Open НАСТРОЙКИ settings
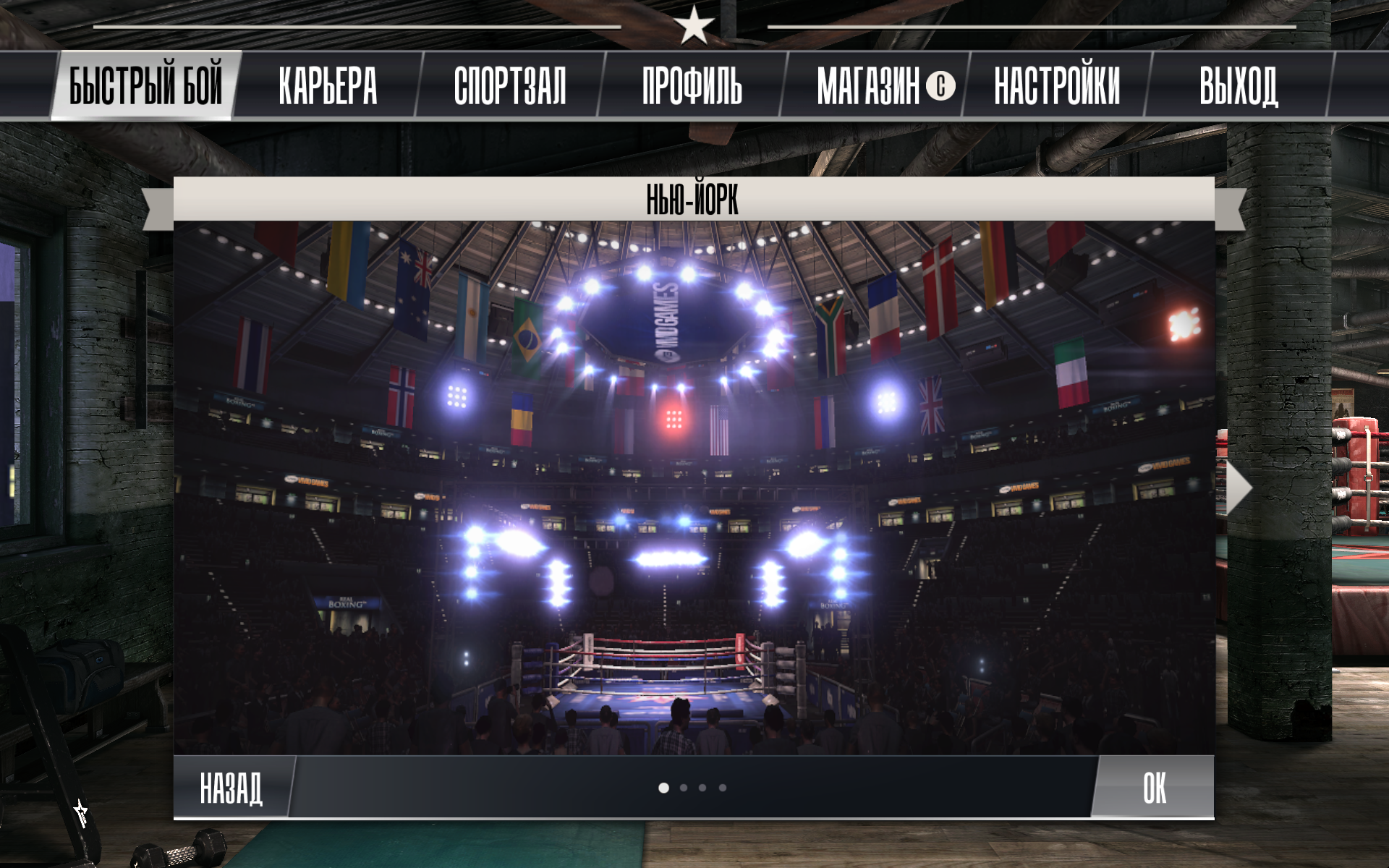This screenshot has height=868, width=1389. click(x=1057, y=85)
